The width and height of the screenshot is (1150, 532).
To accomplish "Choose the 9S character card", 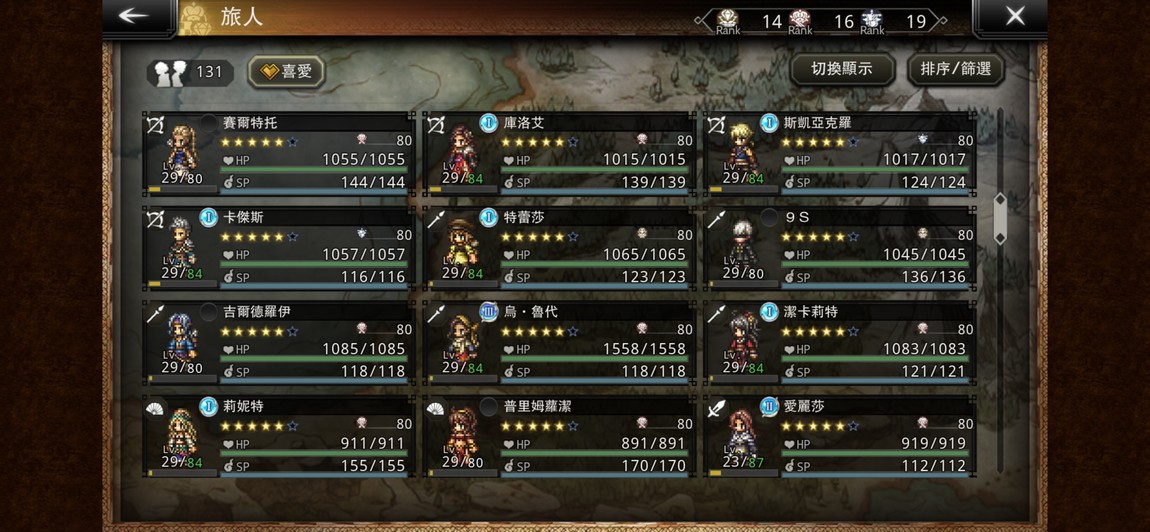I will pos(839,248).
